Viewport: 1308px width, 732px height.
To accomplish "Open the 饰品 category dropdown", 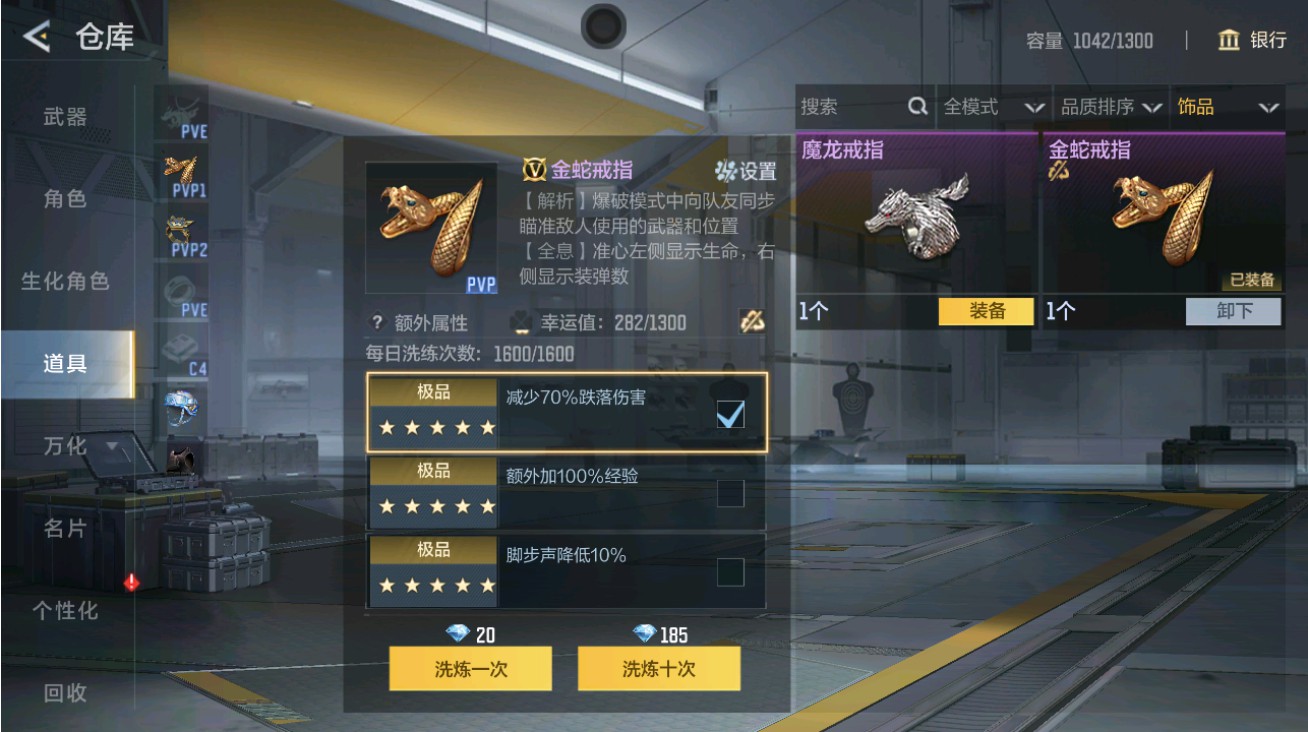I will pyautogui.click(x=1226, y=105).
